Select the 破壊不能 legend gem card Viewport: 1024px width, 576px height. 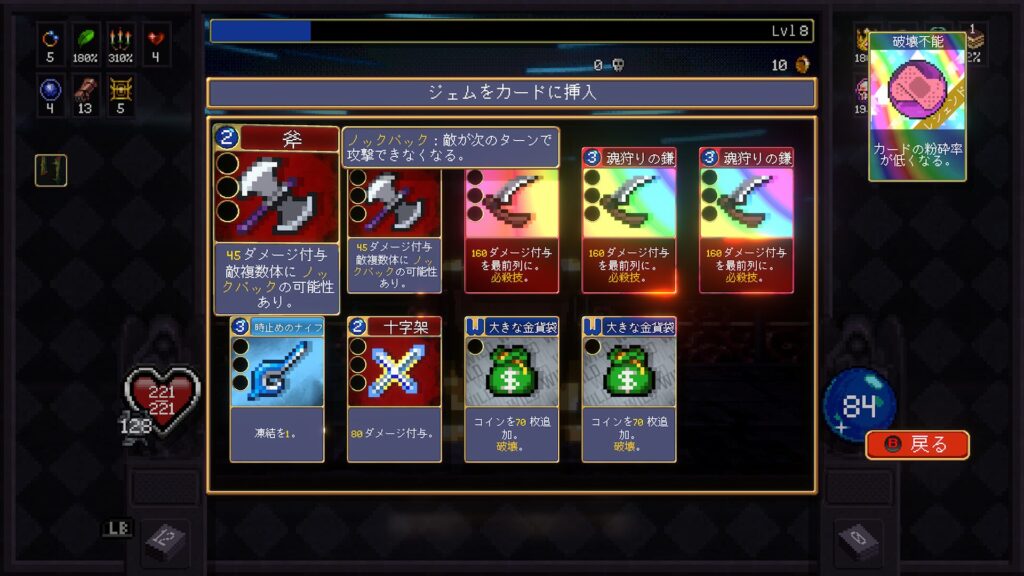[917, 106]
